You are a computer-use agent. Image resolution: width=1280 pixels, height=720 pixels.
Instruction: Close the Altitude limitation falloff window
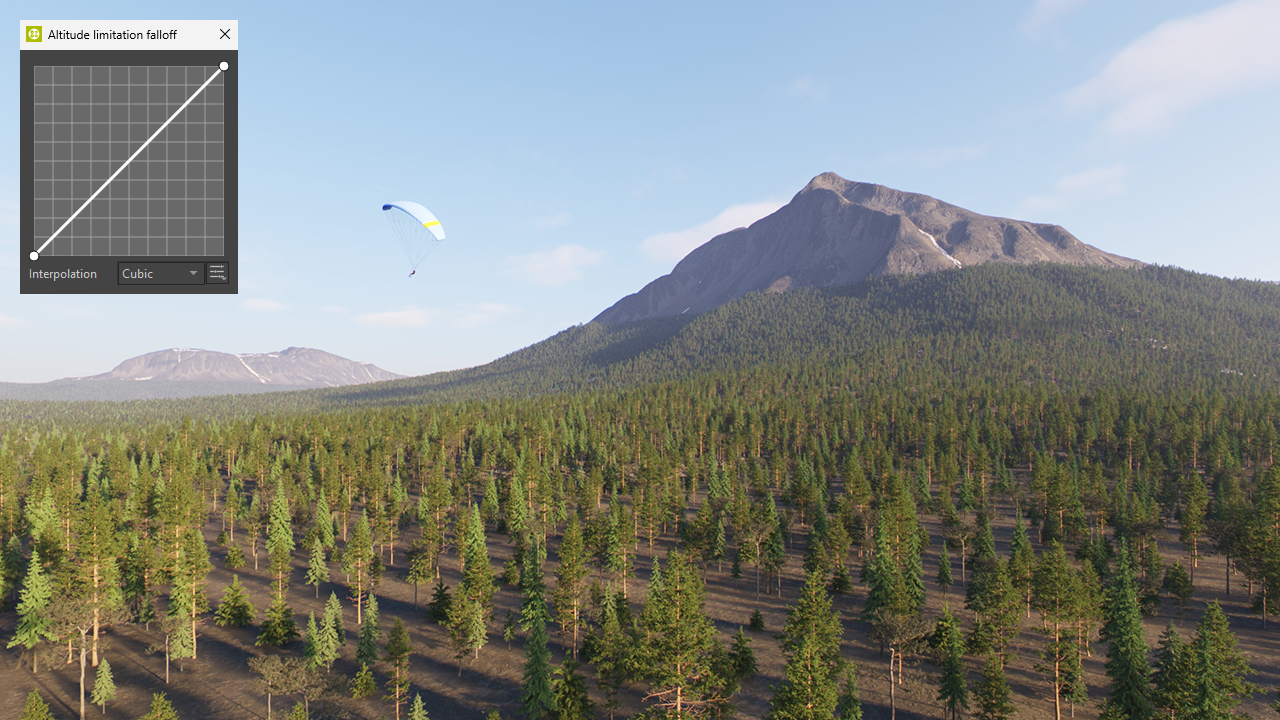[x=225, y=34]
